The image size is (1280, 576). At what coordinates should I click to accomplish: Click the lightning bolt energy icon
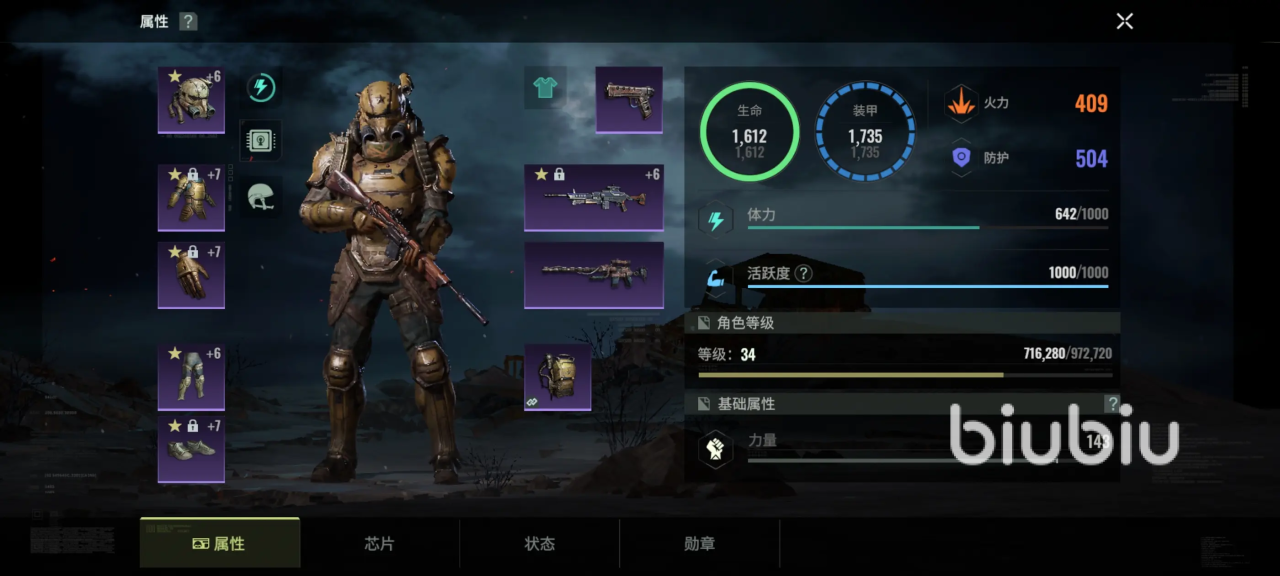[x=261, y=88]
